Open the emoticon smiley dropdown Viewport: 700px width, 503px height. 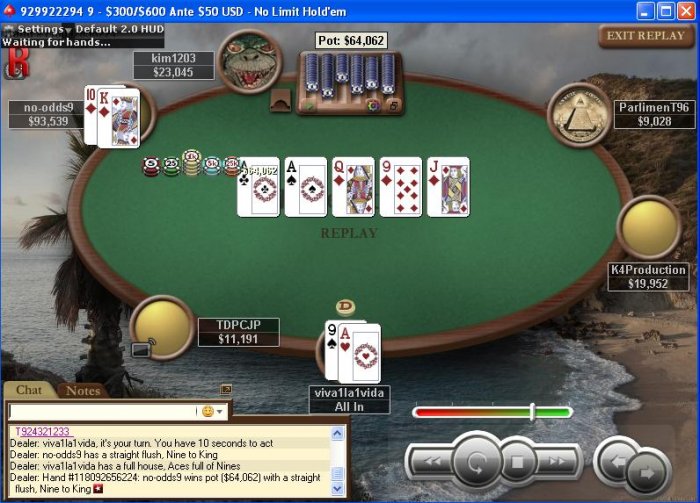[214, 411]
